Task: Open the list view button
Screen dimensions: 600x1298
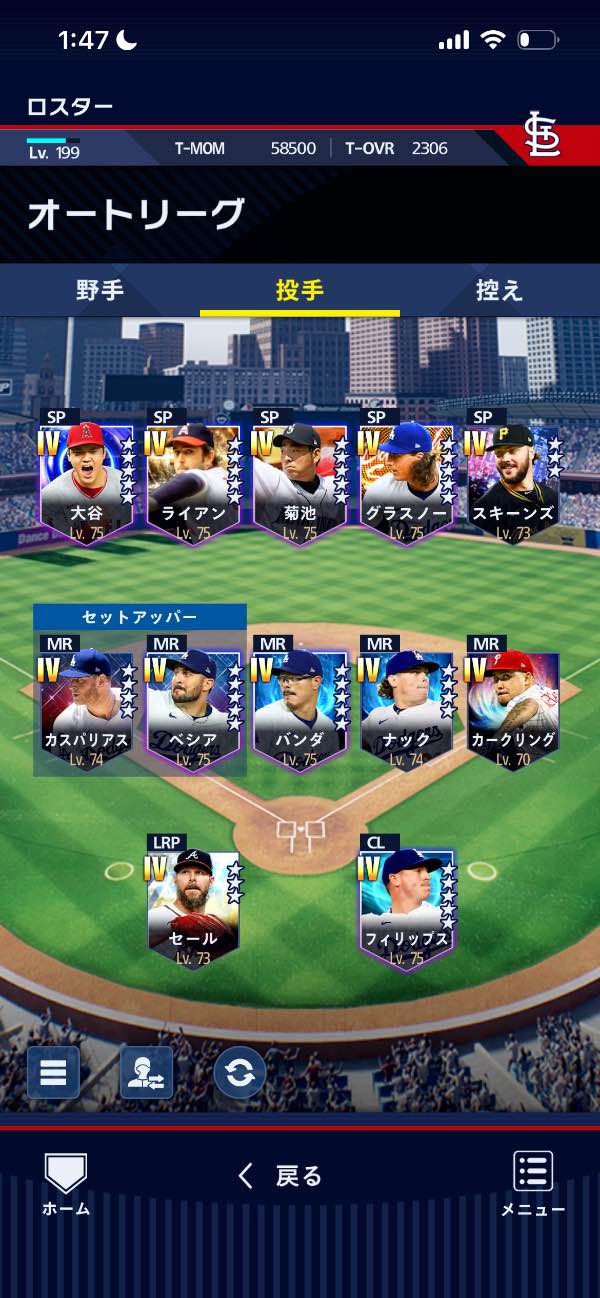Action: pyautogui.click(x=53, y=1073)
